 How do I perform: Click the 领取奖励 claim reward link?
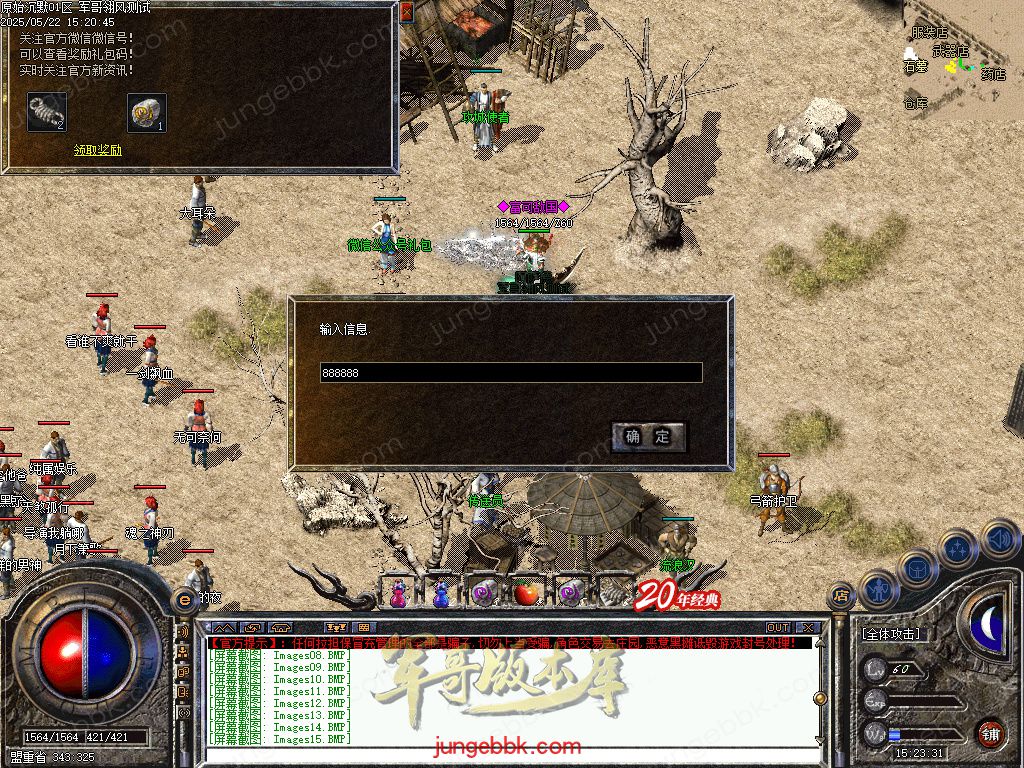click(98, 150)
